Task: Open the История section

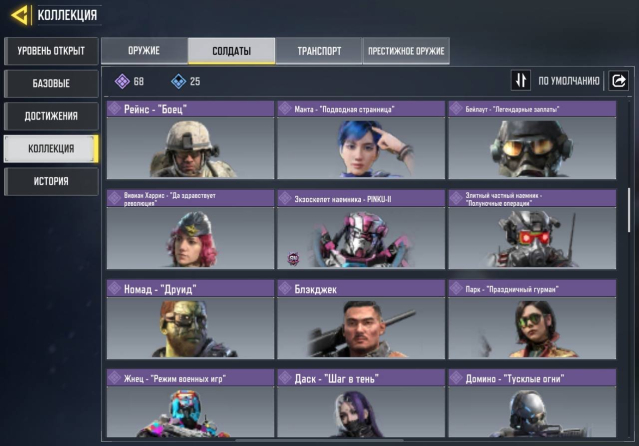Action: point(51,181)
